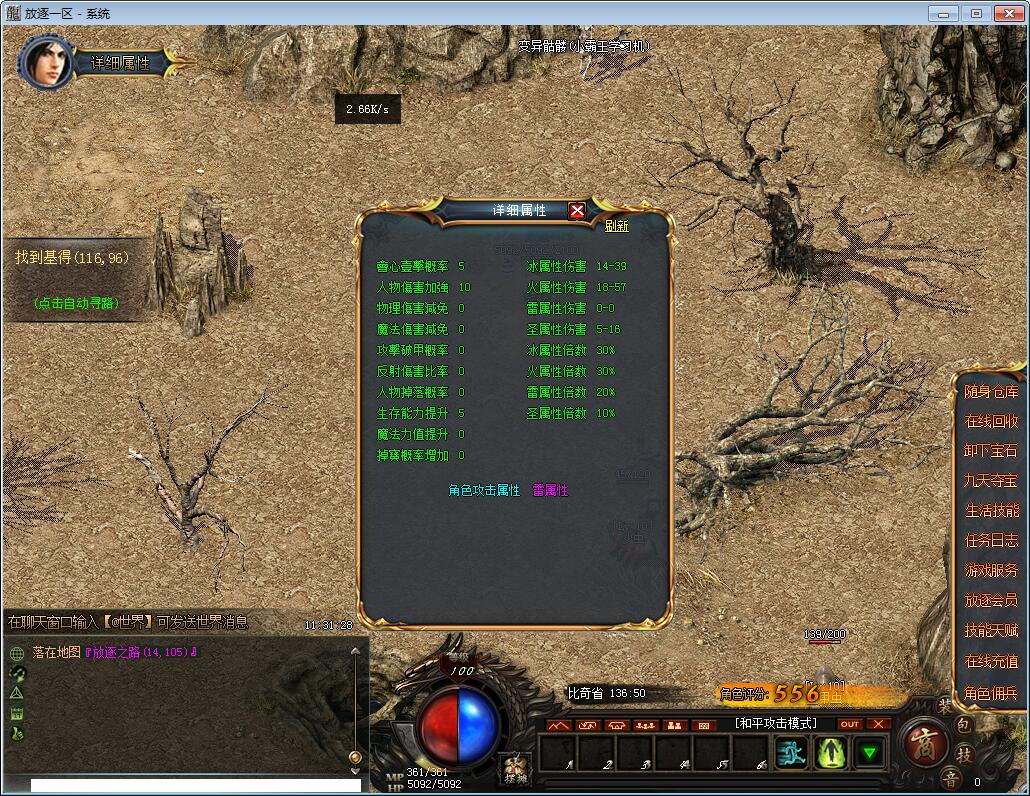Activate the cyan running figure skill

792,753
